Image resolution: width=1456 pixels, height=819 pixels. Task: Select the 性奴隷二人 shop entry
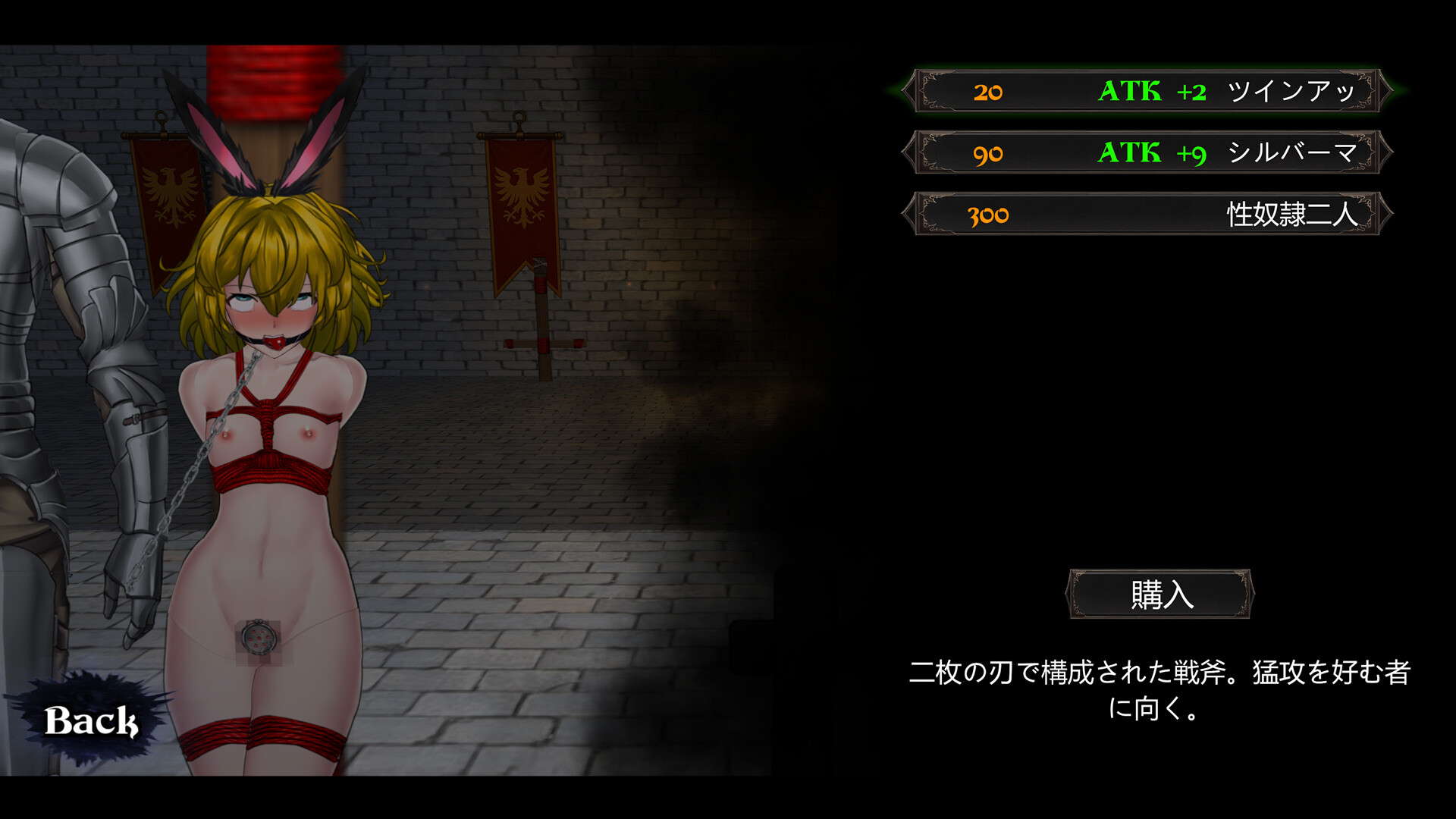(x=1147, y=215)
